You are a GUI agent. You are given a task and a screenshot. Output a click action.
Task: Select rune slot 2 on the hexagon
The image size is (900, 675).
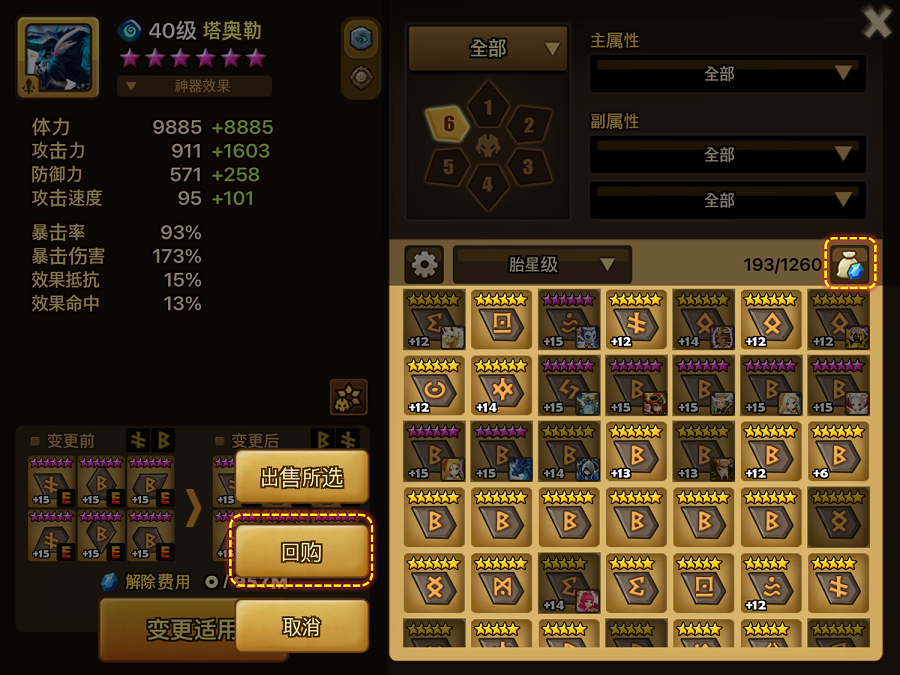point(529,125)
